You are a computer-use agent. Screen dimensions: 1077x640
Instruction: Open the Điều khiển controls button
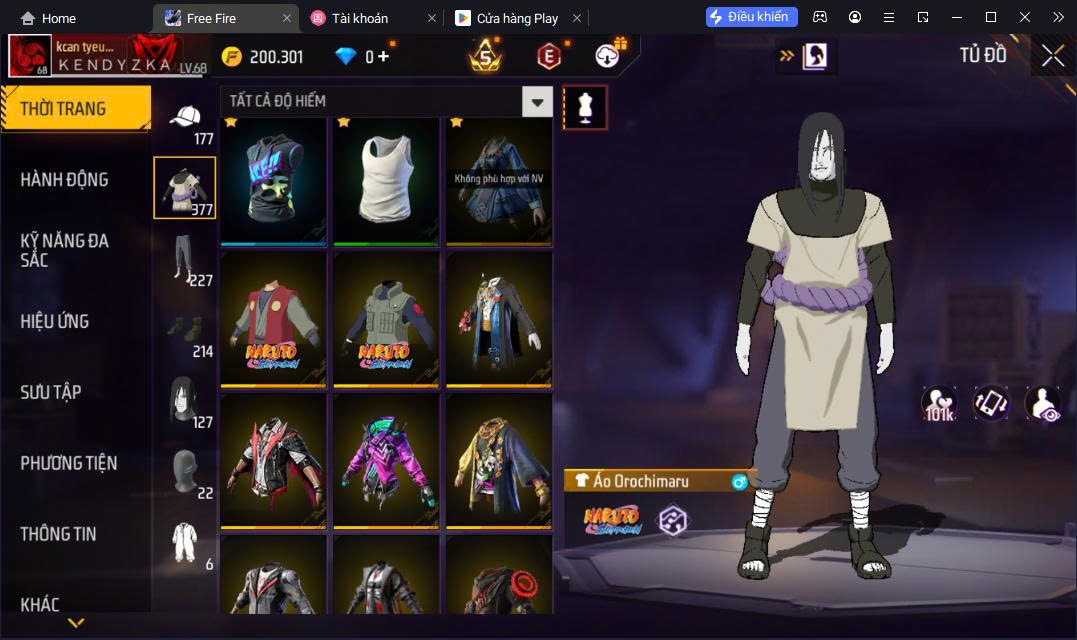[x=751, y=17]
